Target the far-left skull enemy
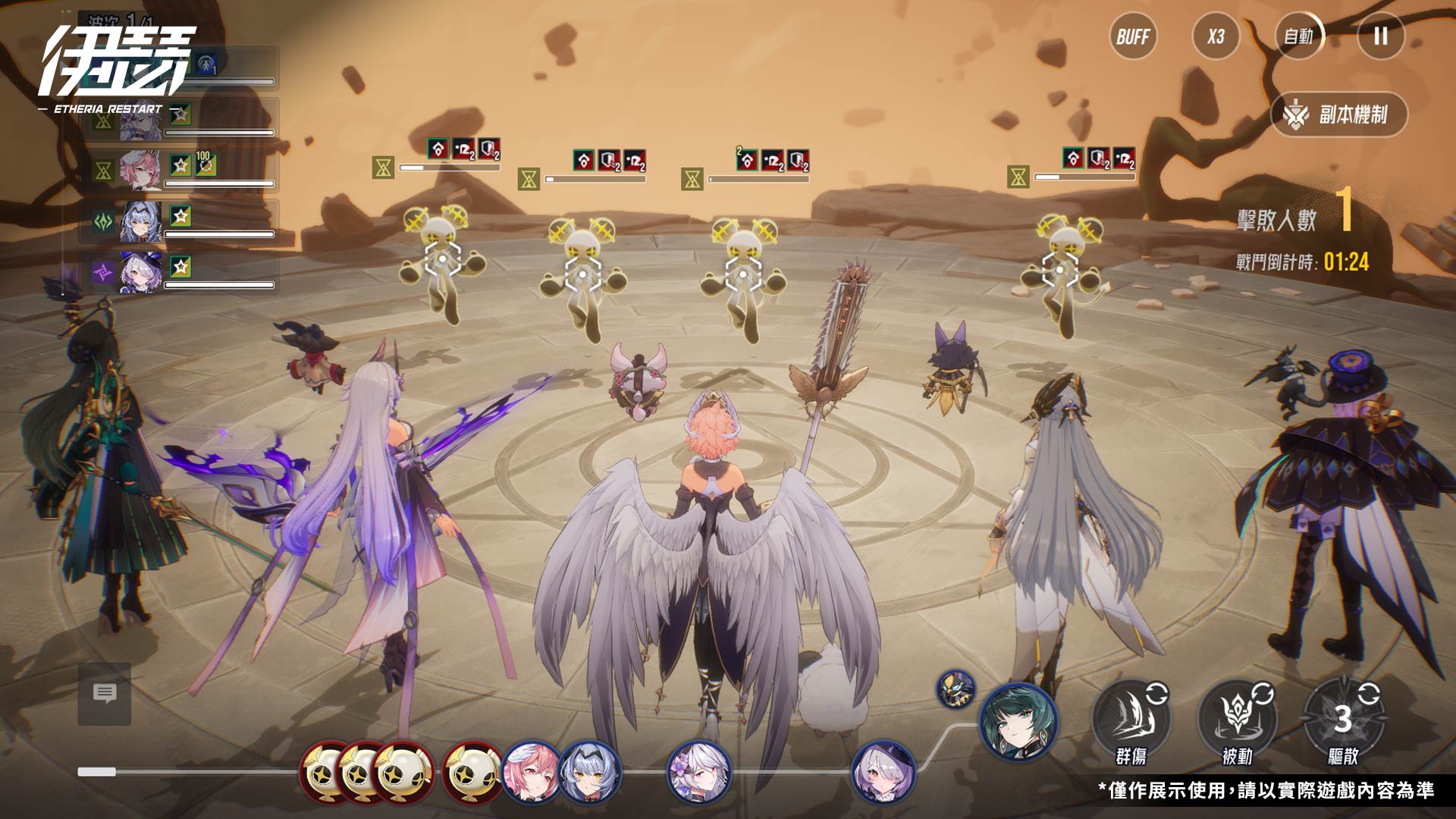Viewport: 1456px width, 819px height. tap(443, 260)
